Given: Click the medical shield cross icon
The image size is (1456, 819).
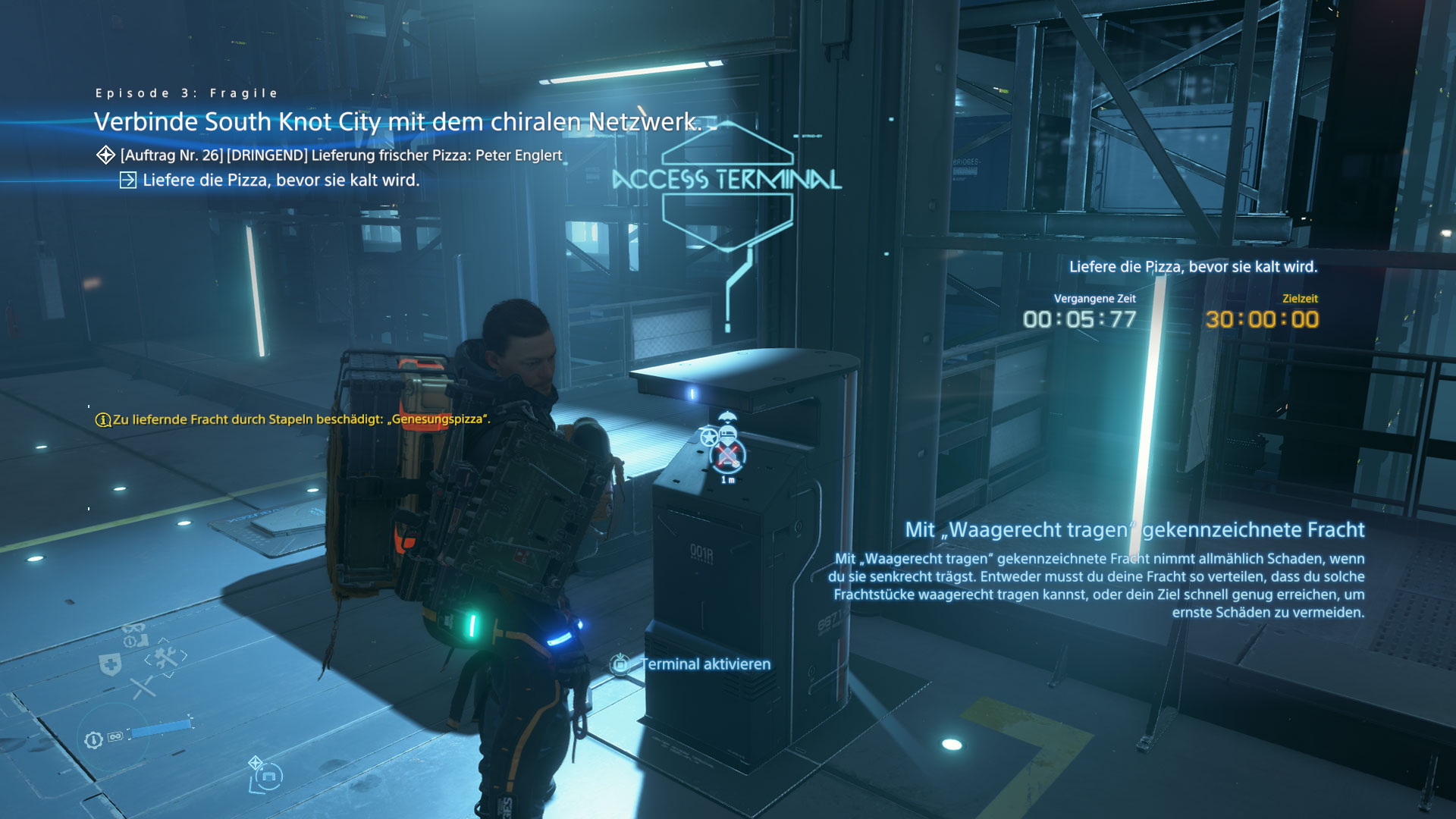Looking at the screenshot, I should click(x=111, y=666).
